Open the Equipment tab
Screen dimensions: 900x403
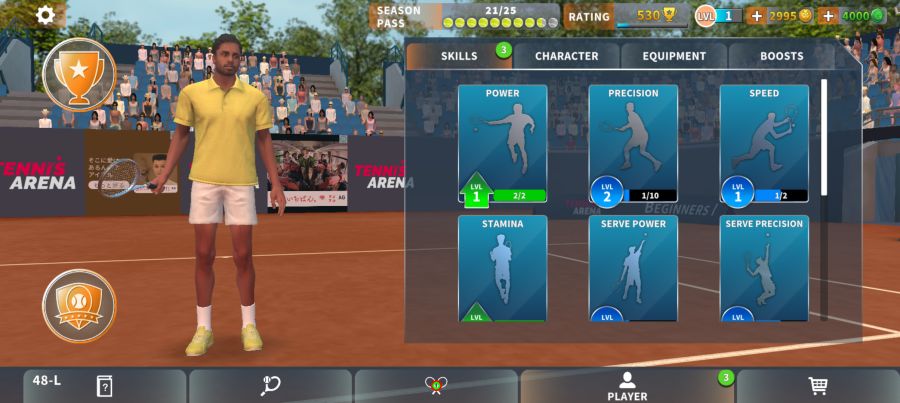[674, 56]
